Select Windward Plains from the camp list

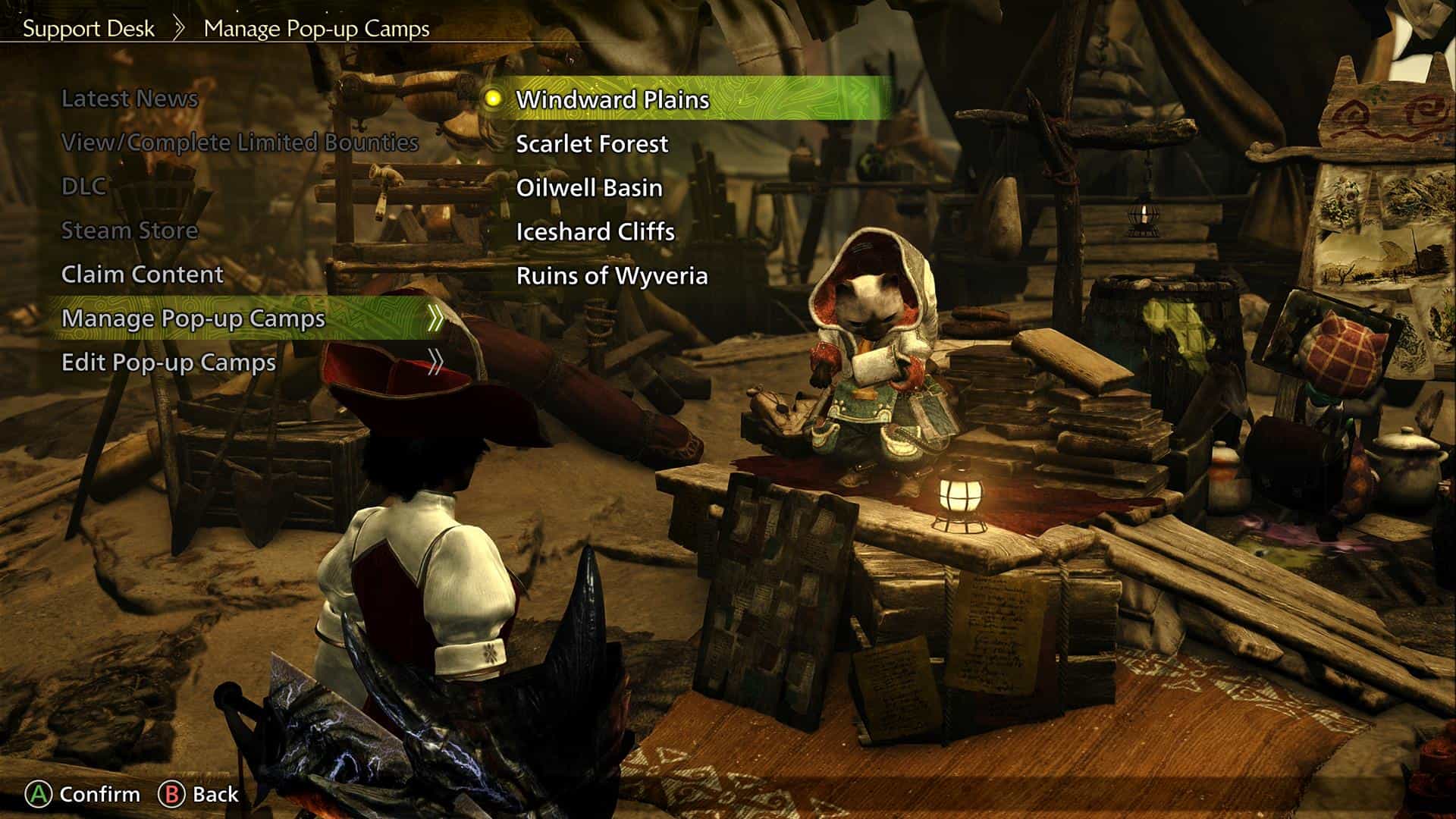[612, 99]
